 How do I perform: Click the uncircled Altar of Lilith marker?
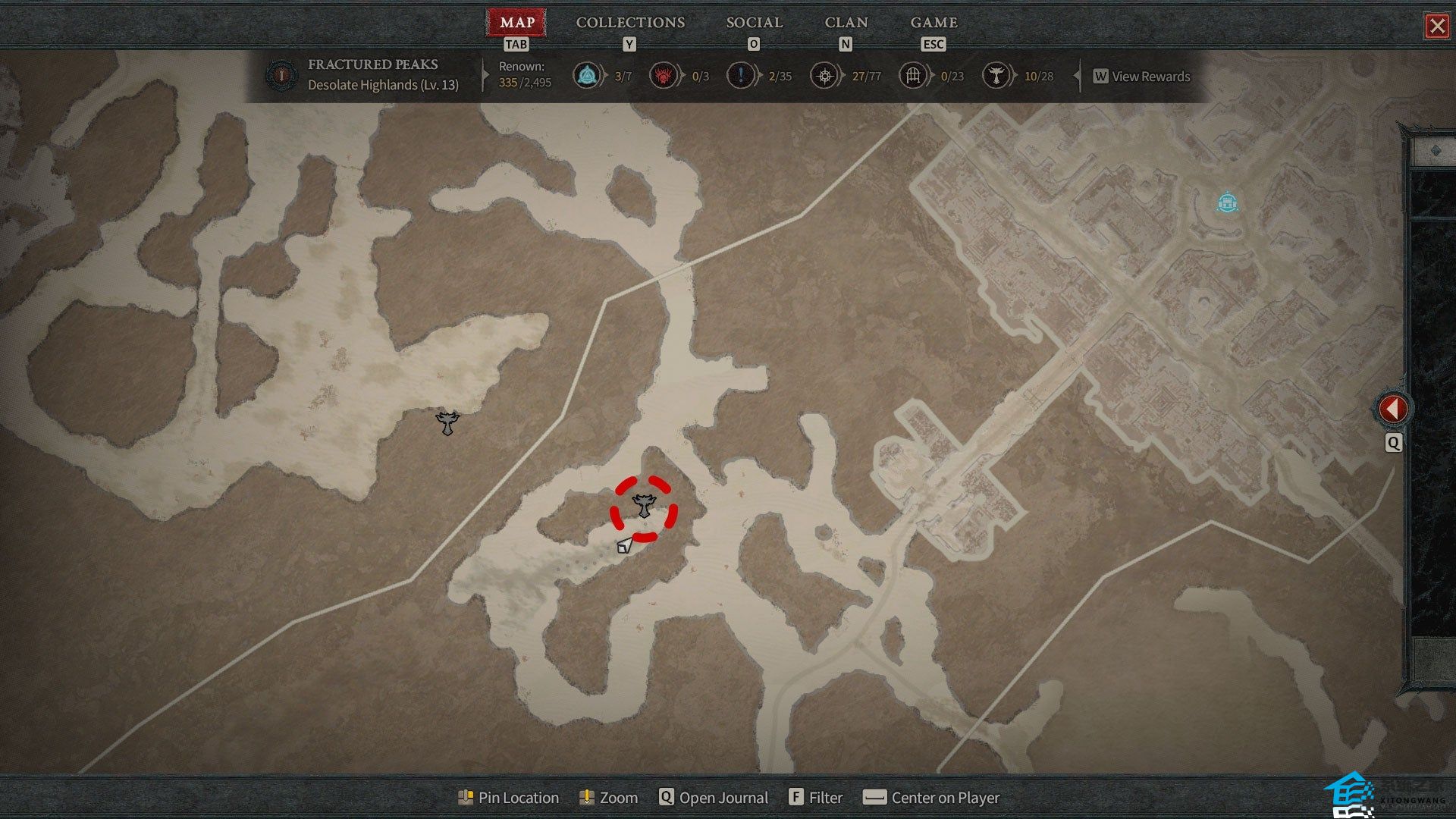pos(447,423)
